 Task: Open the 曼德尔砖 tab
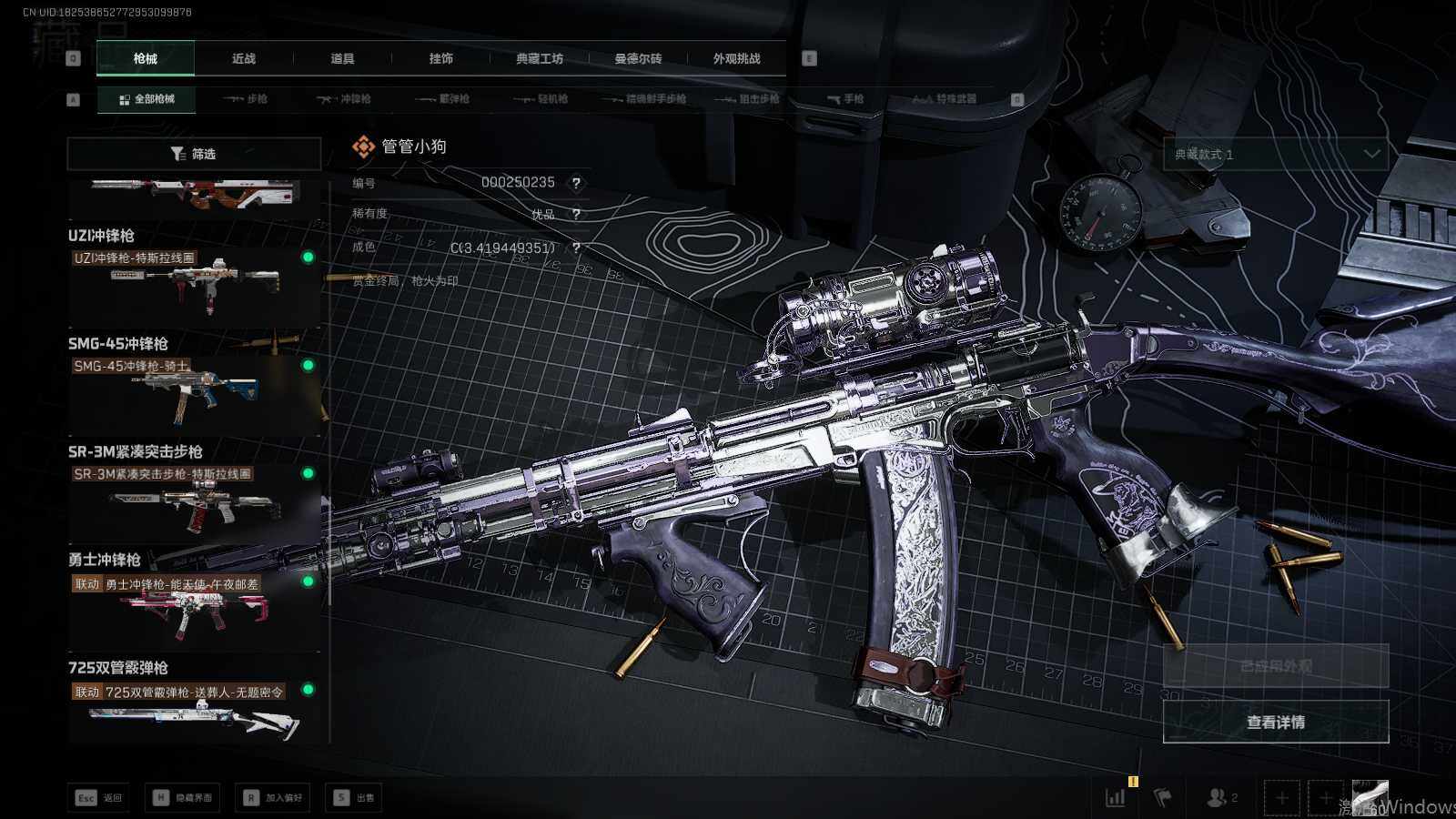(x=638, y=58)
